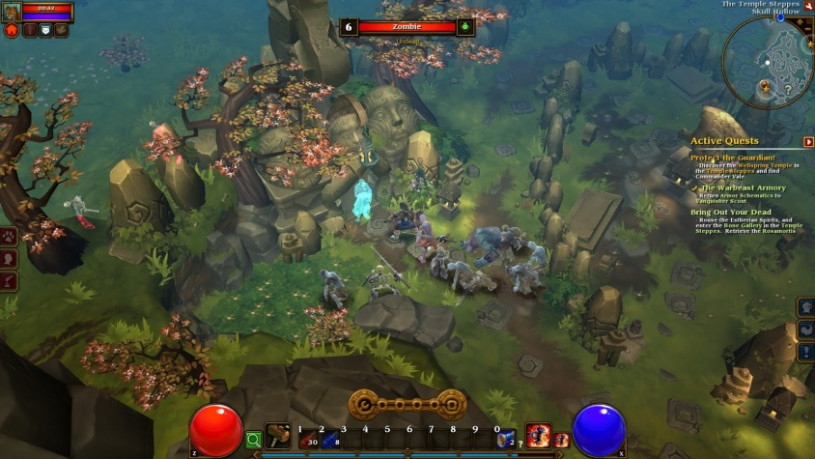Viewport: 815px width, 459px height.
Task: Open the minimap
Action: click(769, 62)
